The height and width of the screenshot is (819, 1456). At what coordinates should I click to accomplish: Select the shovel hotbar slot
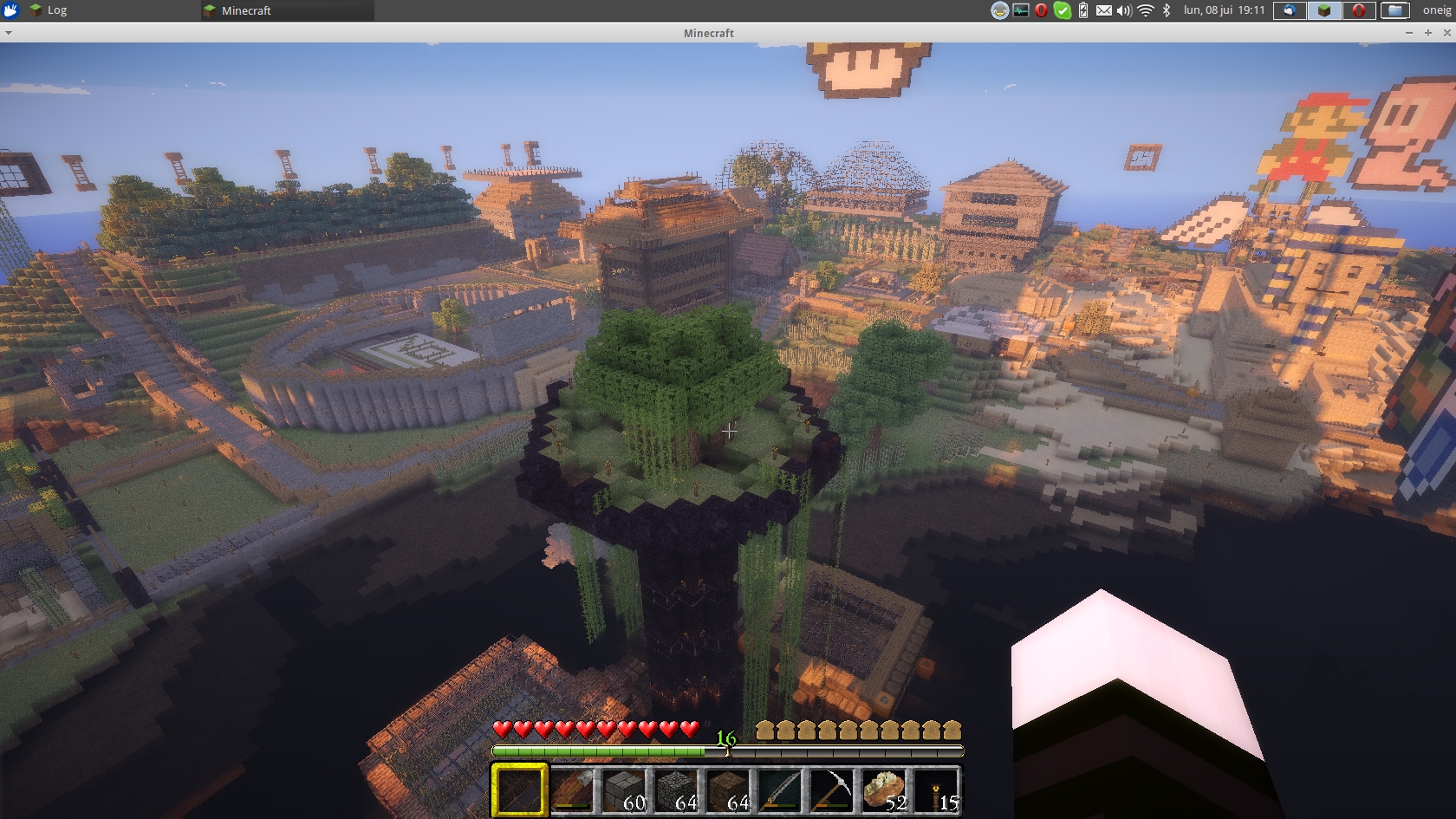(572, 790)
